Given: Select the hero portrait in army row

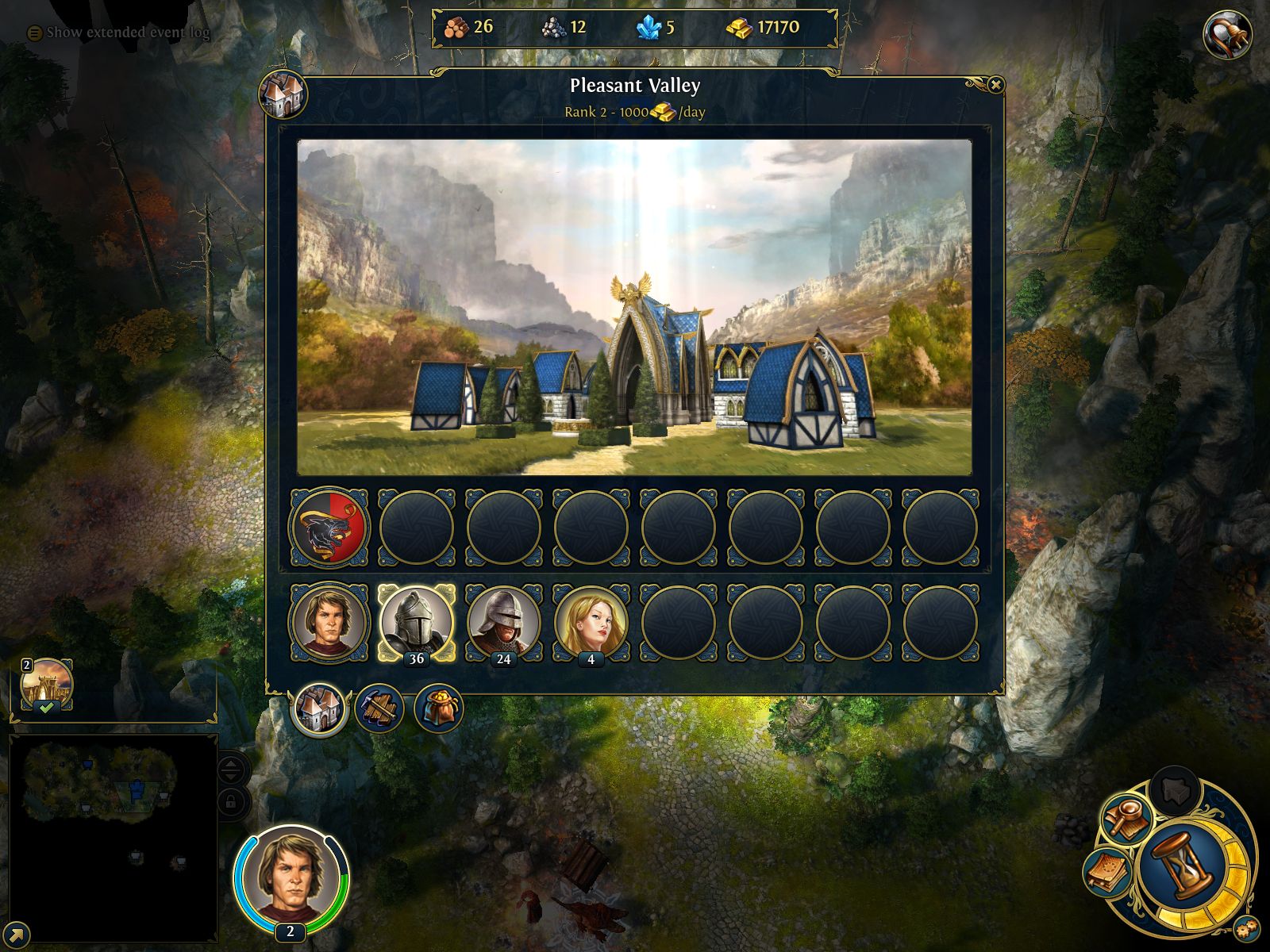Looking at the screenshot, I should 329,622.
